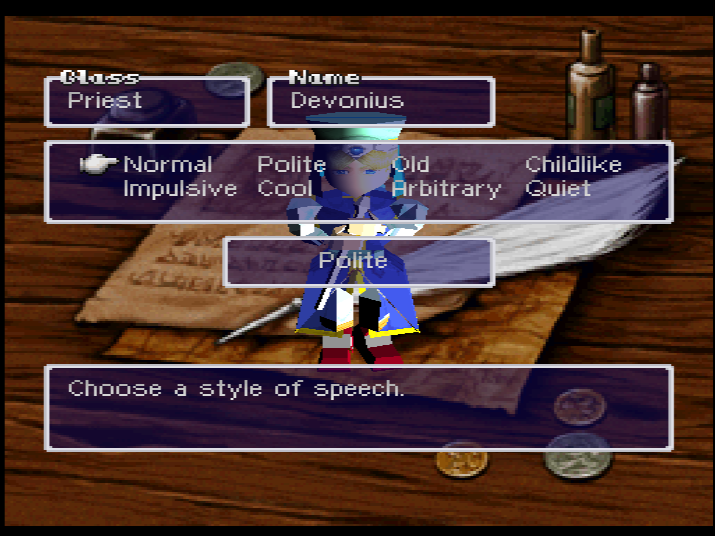Pick the Childlike speech style

coord(573,165)
